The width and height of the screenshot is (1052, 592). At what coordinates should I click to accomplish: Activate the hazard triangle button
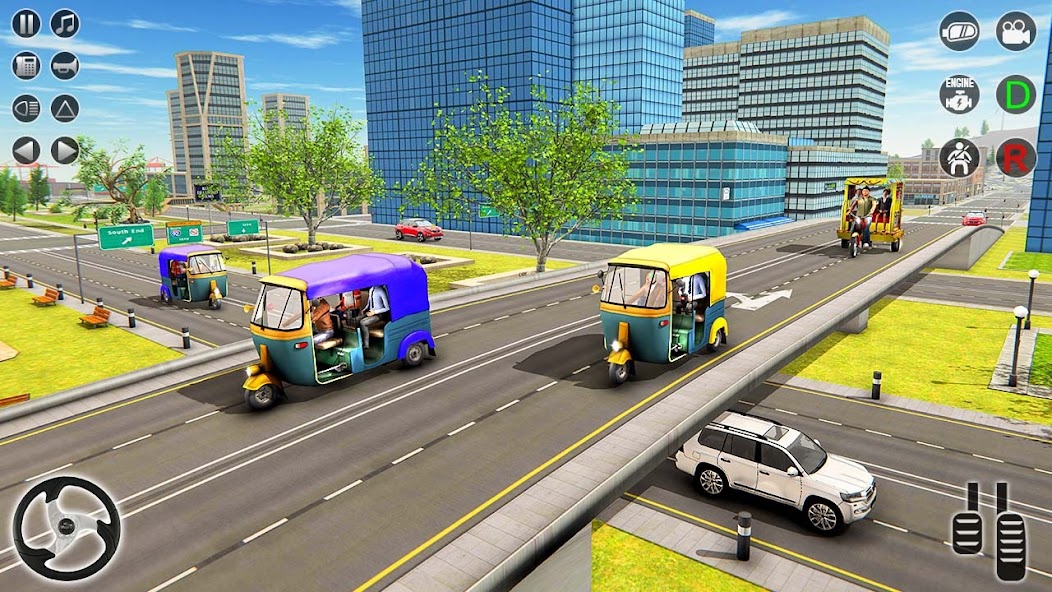coord(65,108)
